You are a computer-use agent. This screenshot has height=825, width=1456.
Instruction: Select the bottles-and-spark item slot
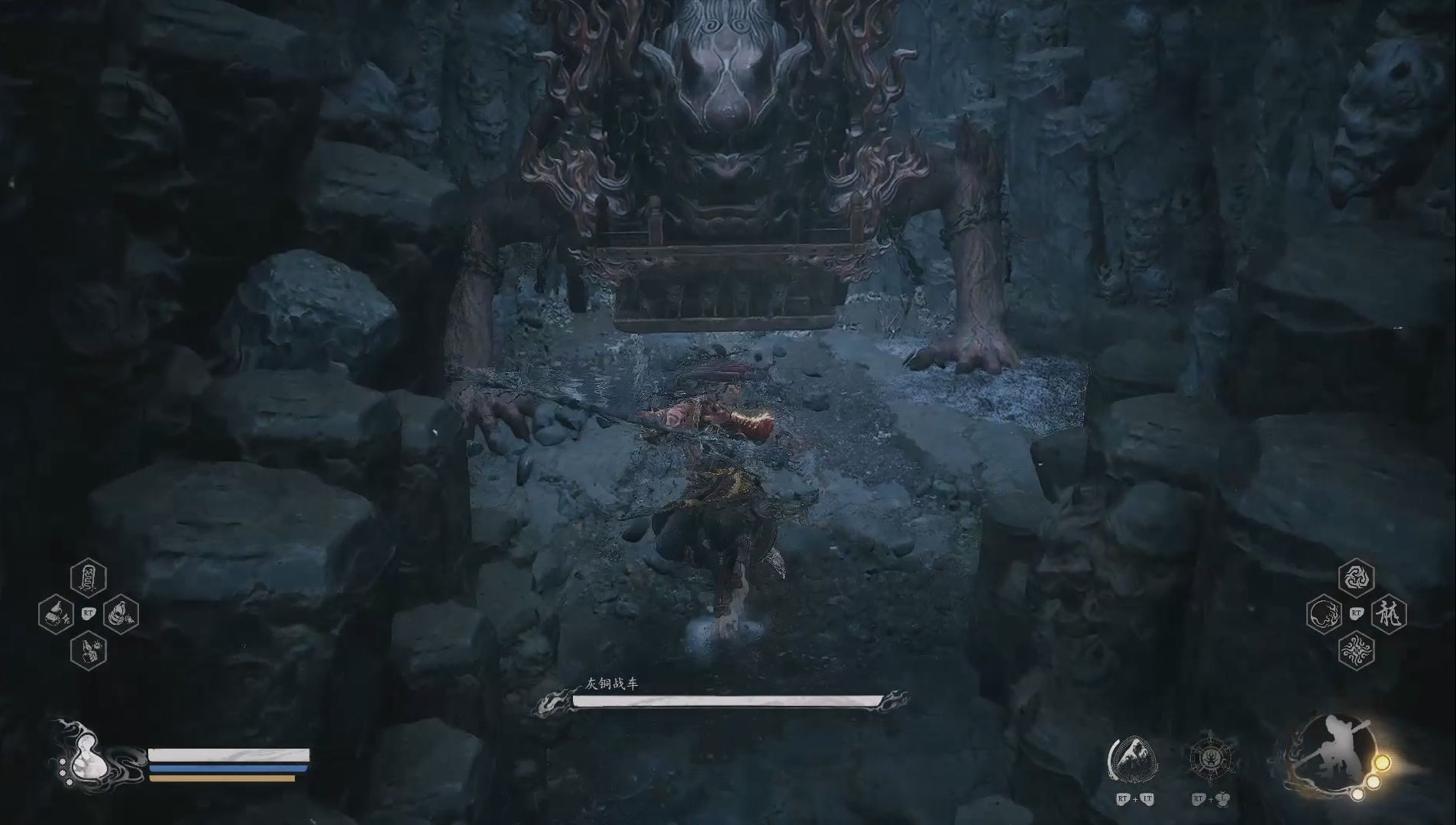[88, 651]
